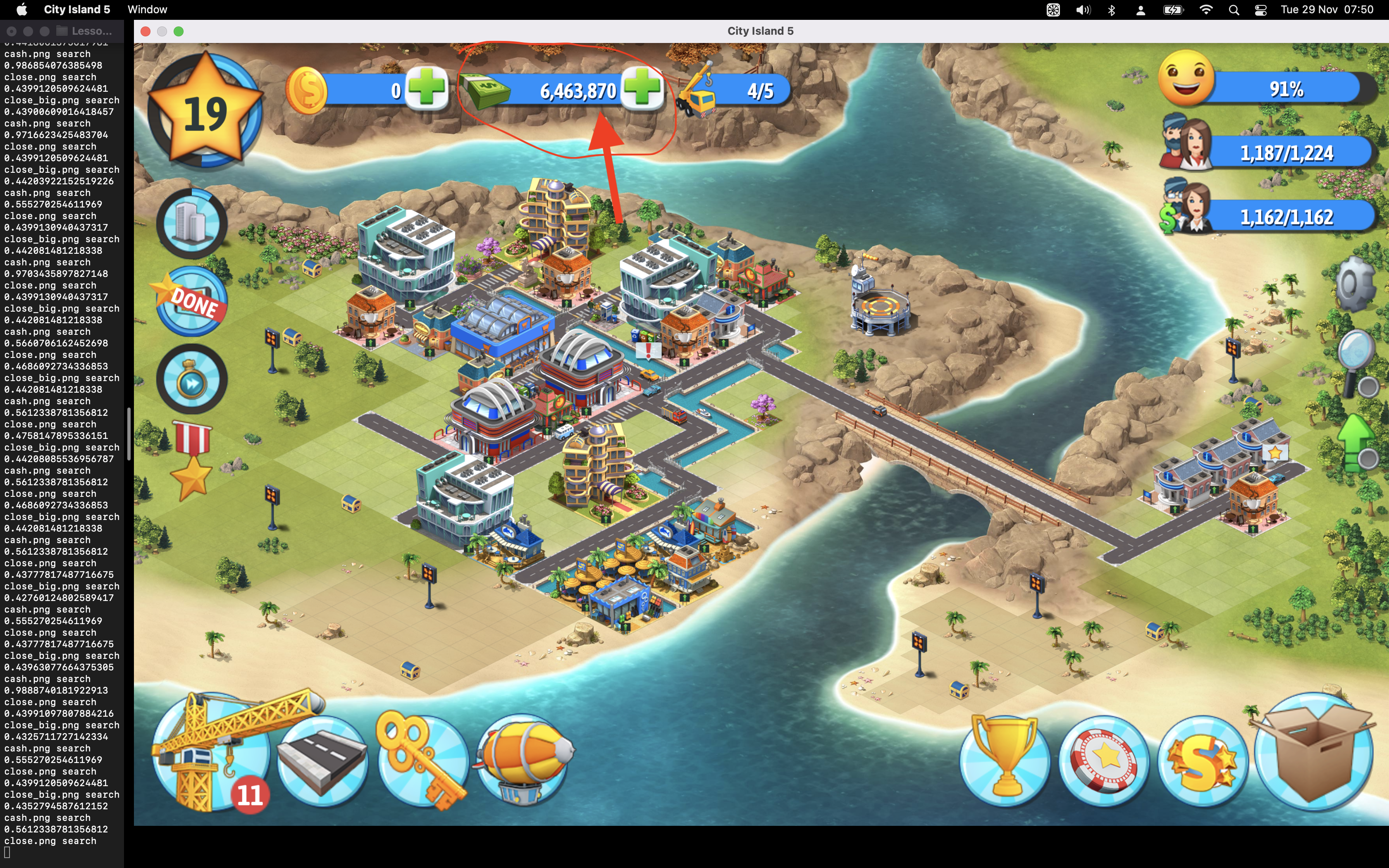The height and width of the screenshot is (868, 1389).
Task: Open the gold S star shop
Action: pos(1203,761)
